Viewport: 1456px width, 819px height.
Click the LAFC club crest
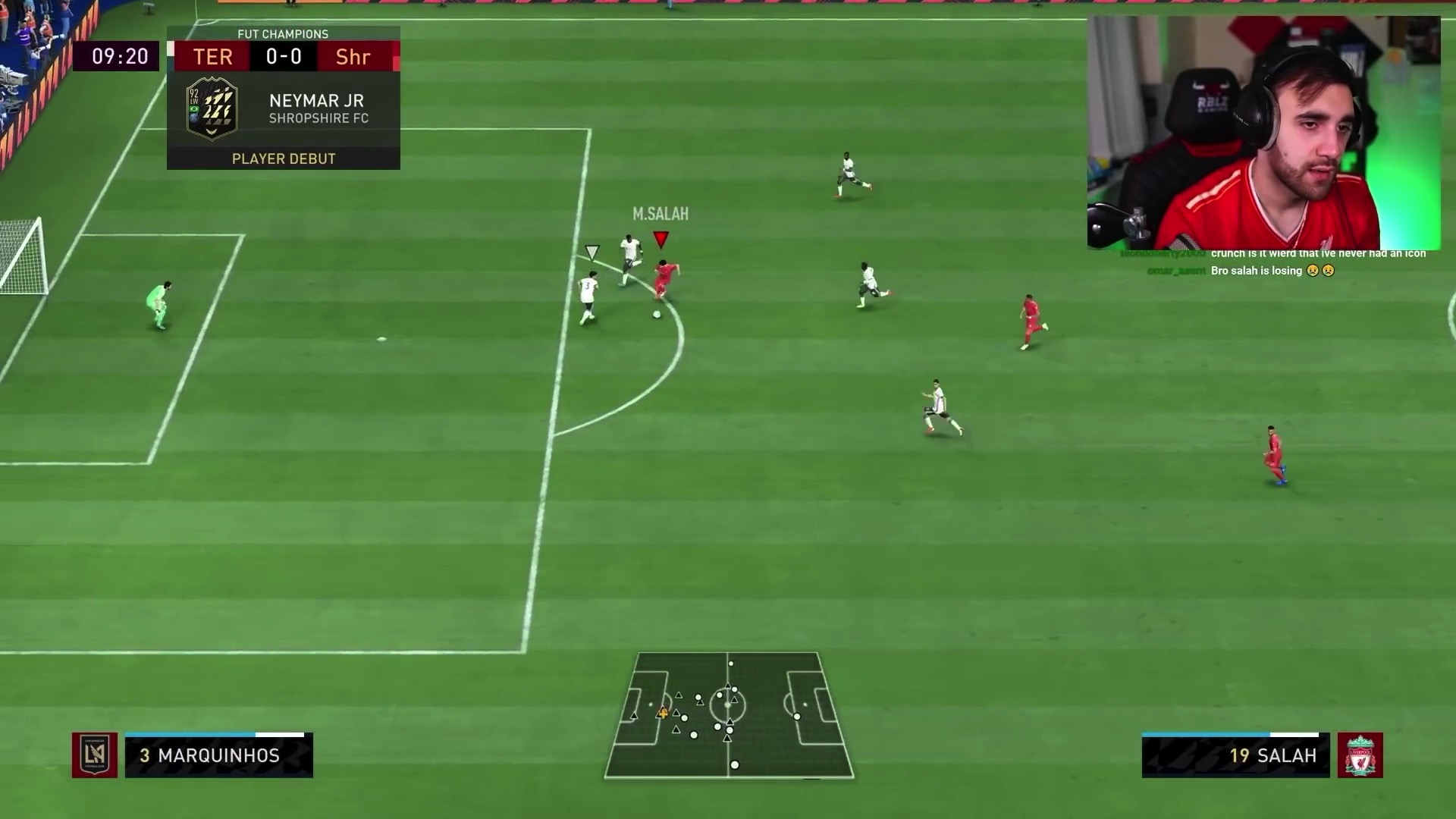(95, 755)
